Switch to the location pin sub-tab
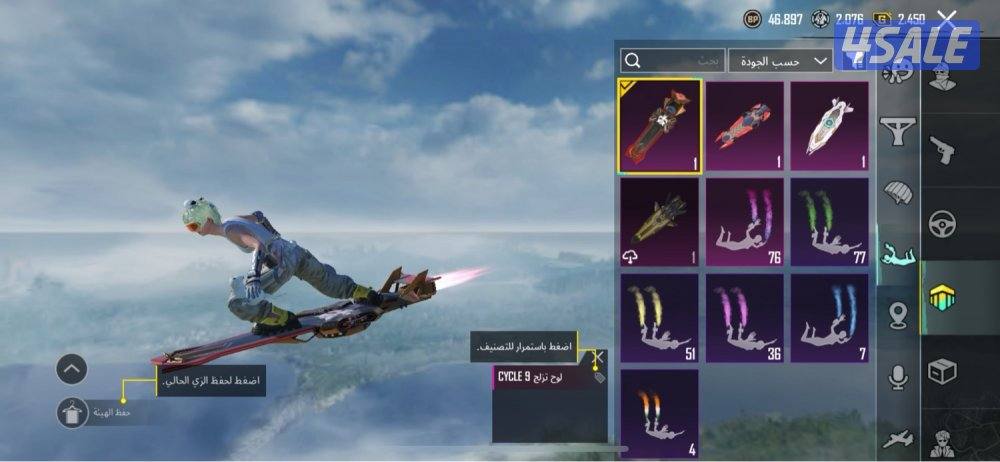 click(x=898, y=316)
